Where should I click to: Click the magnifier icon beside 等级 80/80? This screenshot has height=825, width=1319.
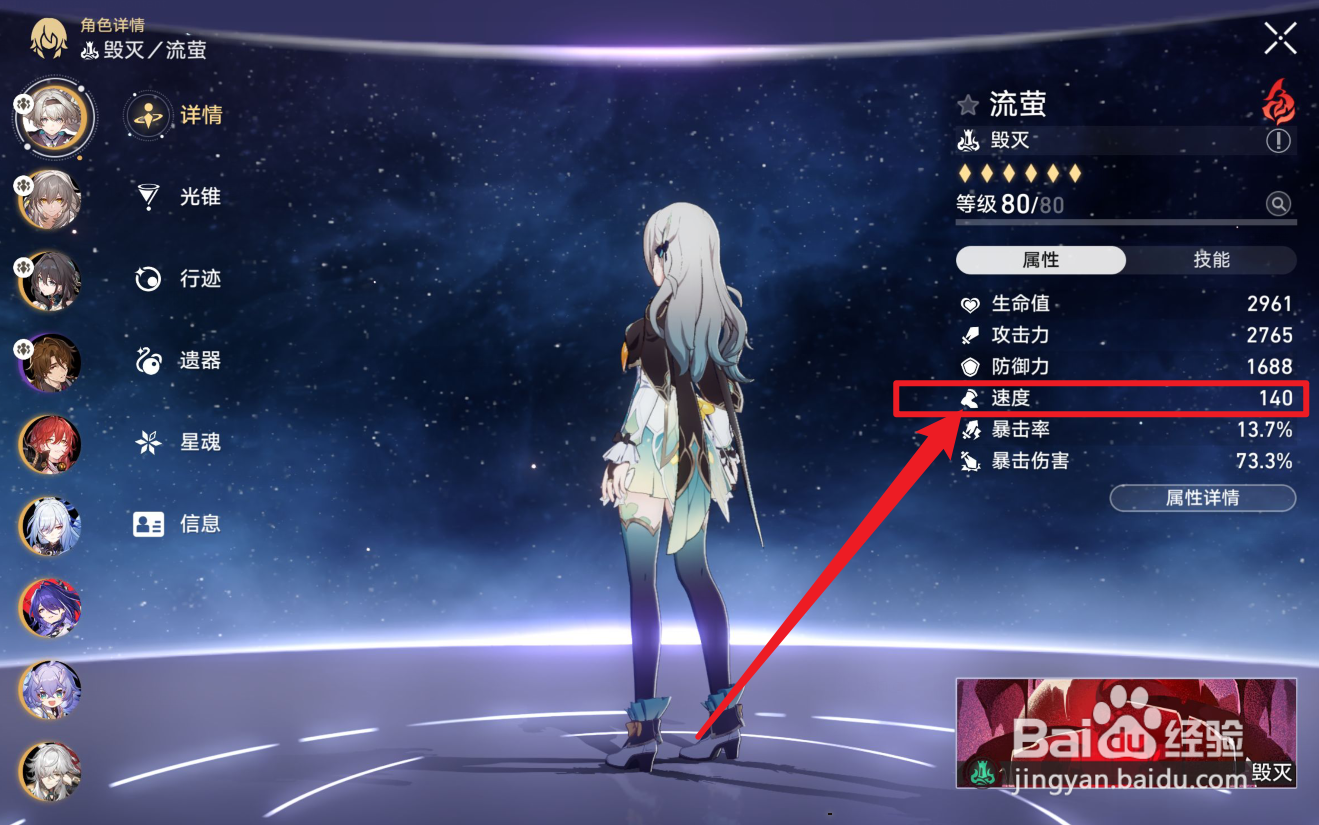(x=1278, y=204)
